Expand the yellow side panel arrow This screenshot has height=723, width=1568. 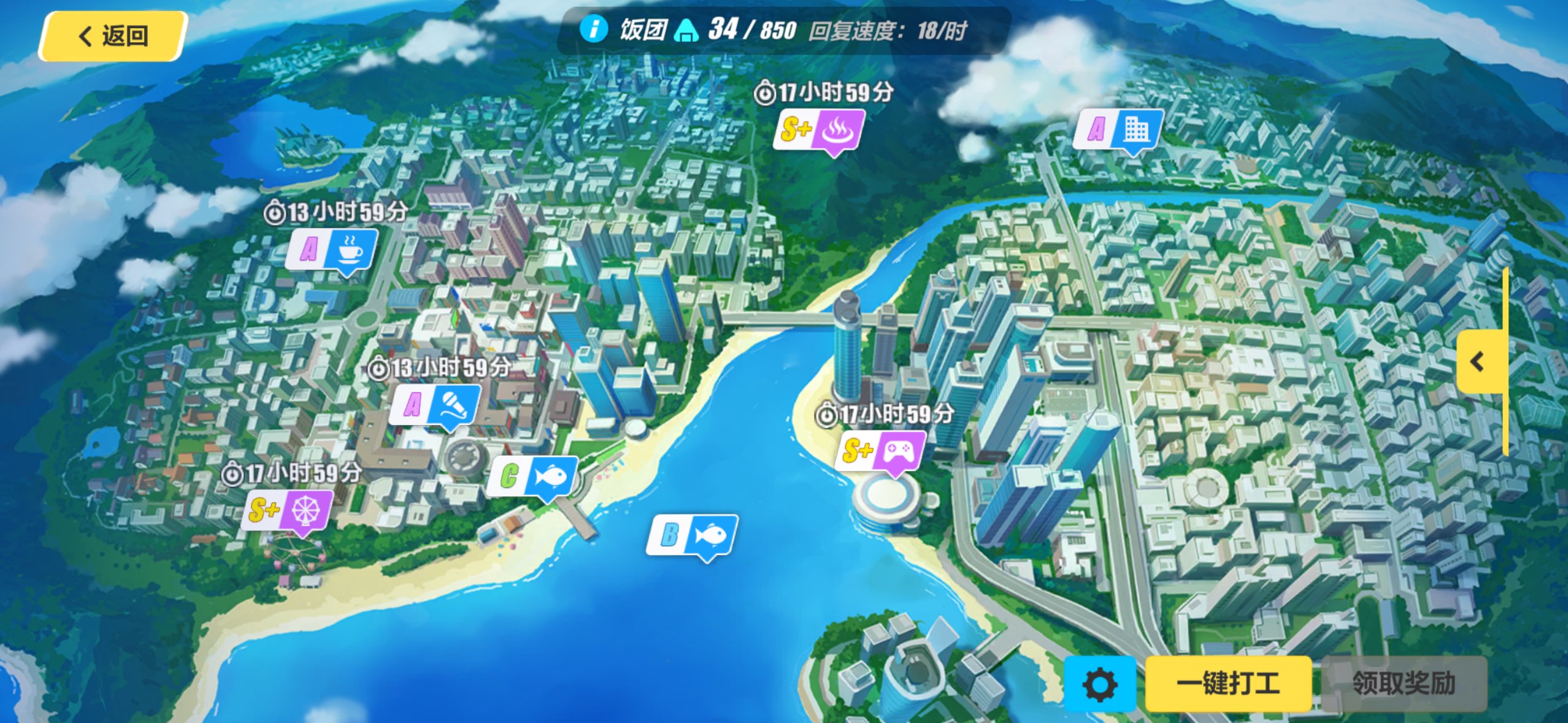point(1479,362)
